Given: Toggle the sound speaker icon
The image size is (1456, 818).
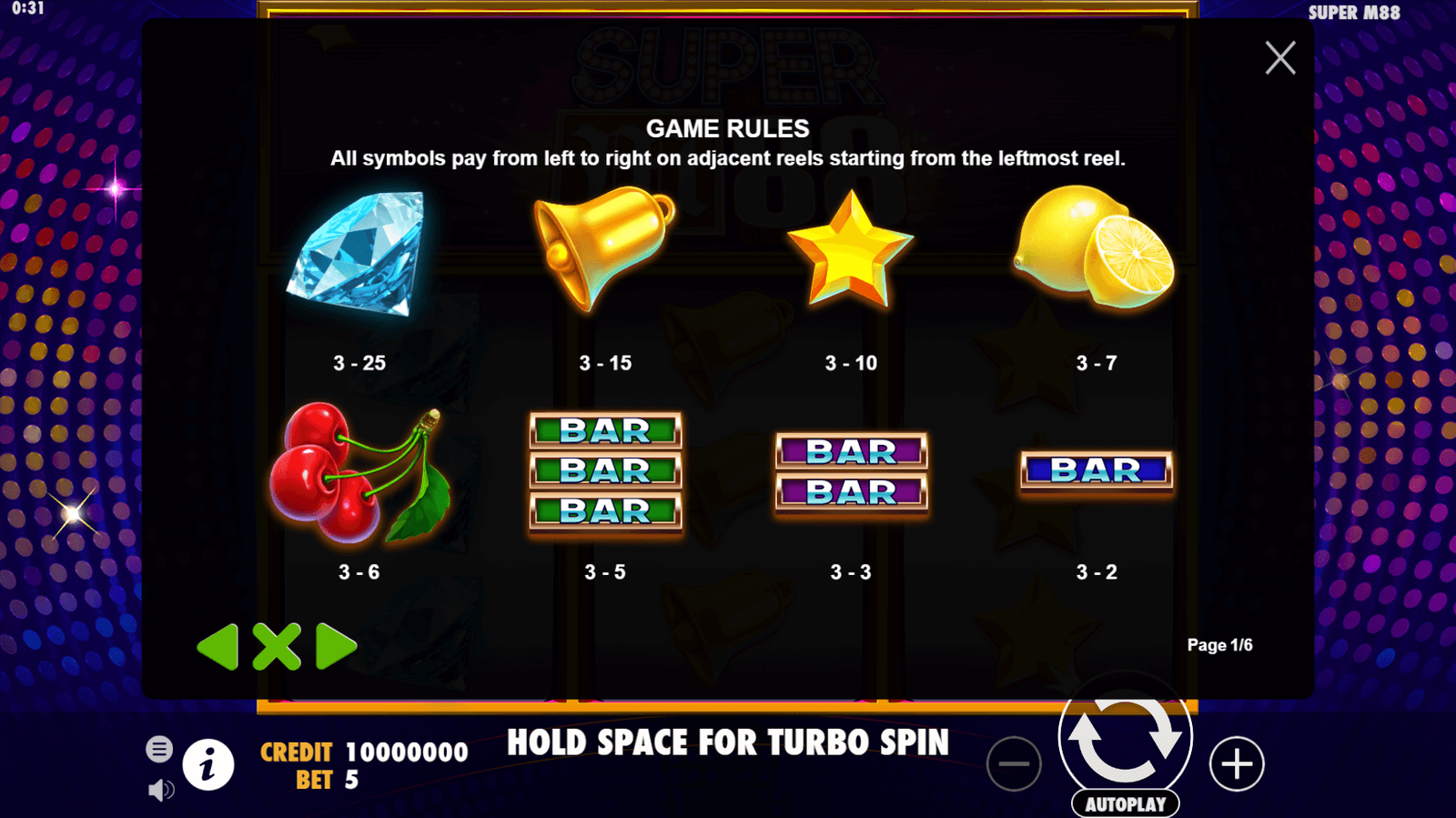Looking at the screenshot, I should tap(160, 790).
